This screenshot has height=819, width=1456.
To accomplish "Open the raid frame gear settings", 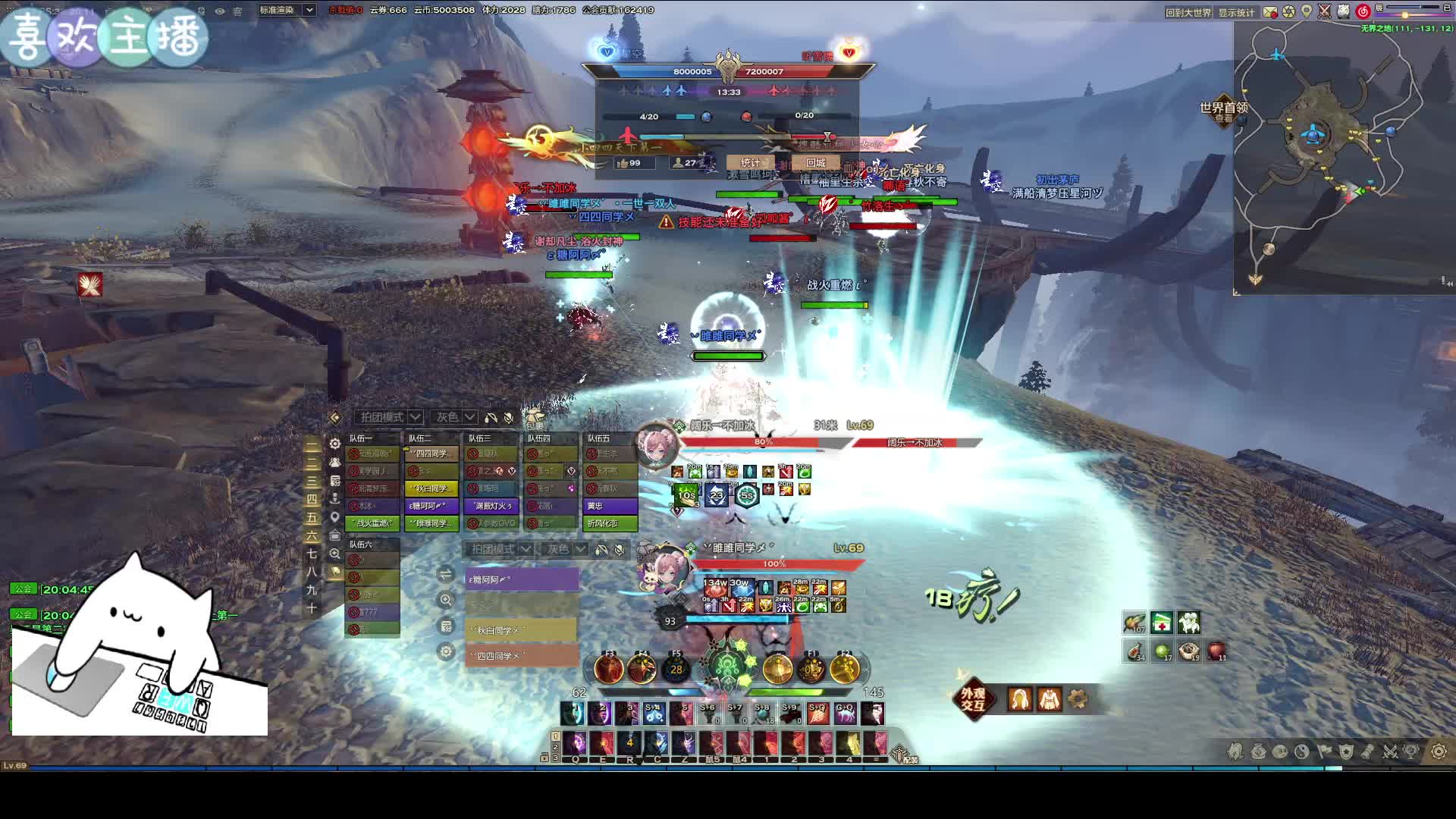I will pyautogui.click(x=335, y=444).
